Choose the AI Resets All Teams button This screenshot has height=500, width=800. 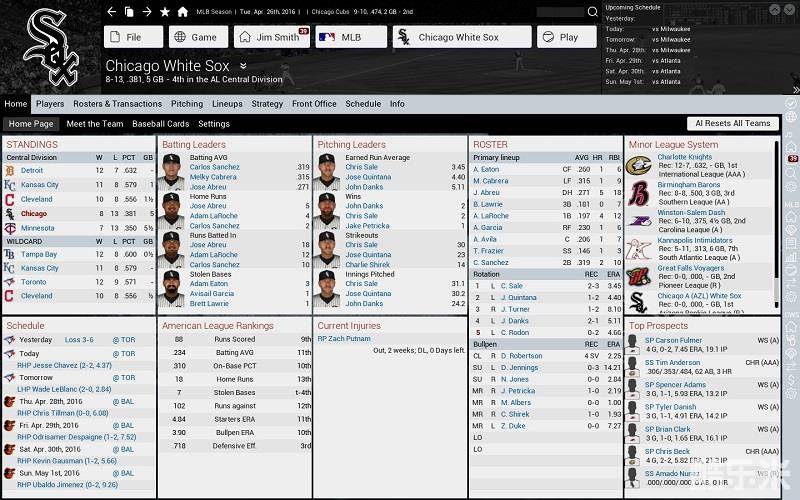(733, 124)
